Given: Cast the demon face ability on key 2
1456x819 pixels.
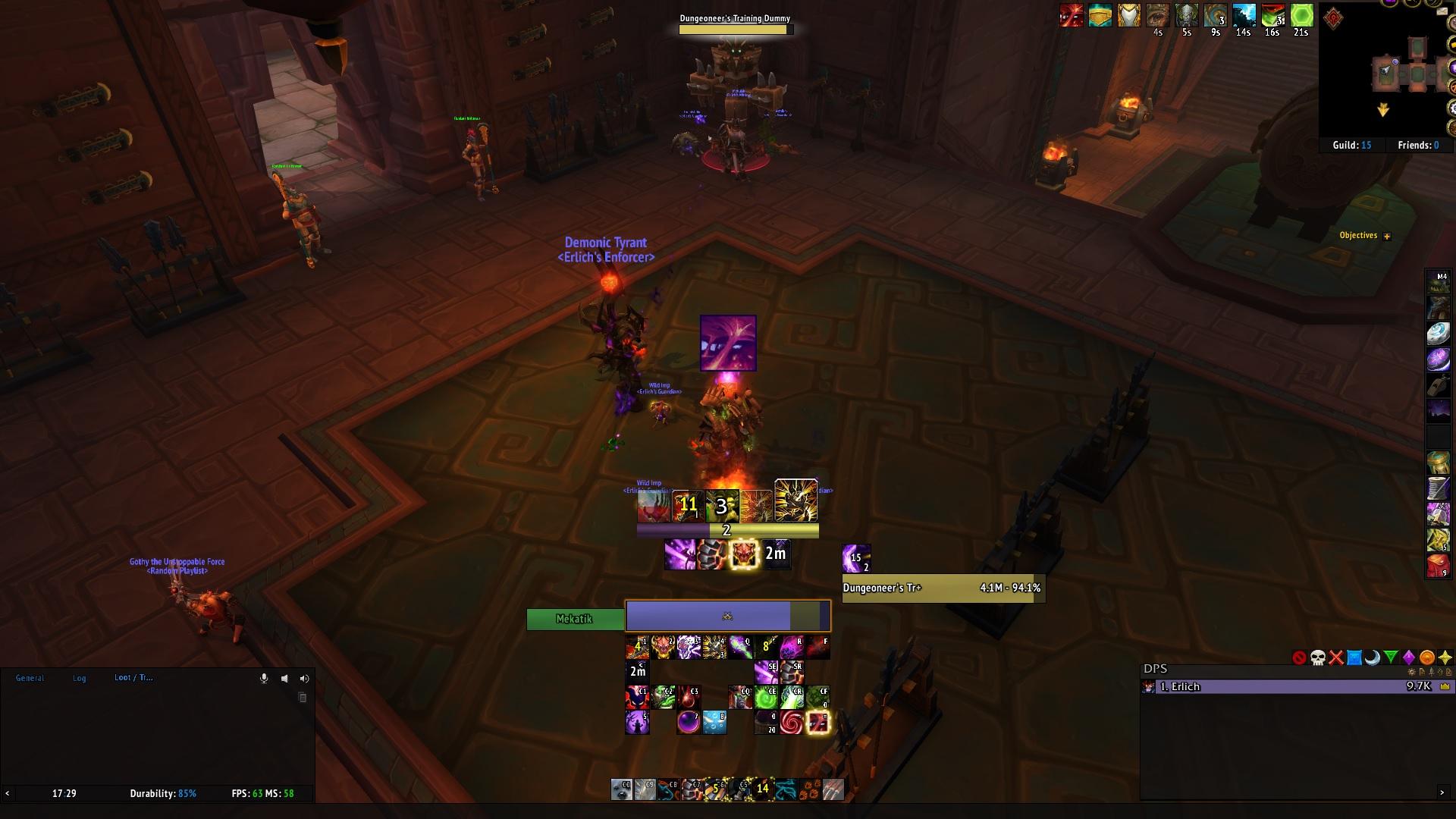Looking at the screenshot, I should point(663,647).
